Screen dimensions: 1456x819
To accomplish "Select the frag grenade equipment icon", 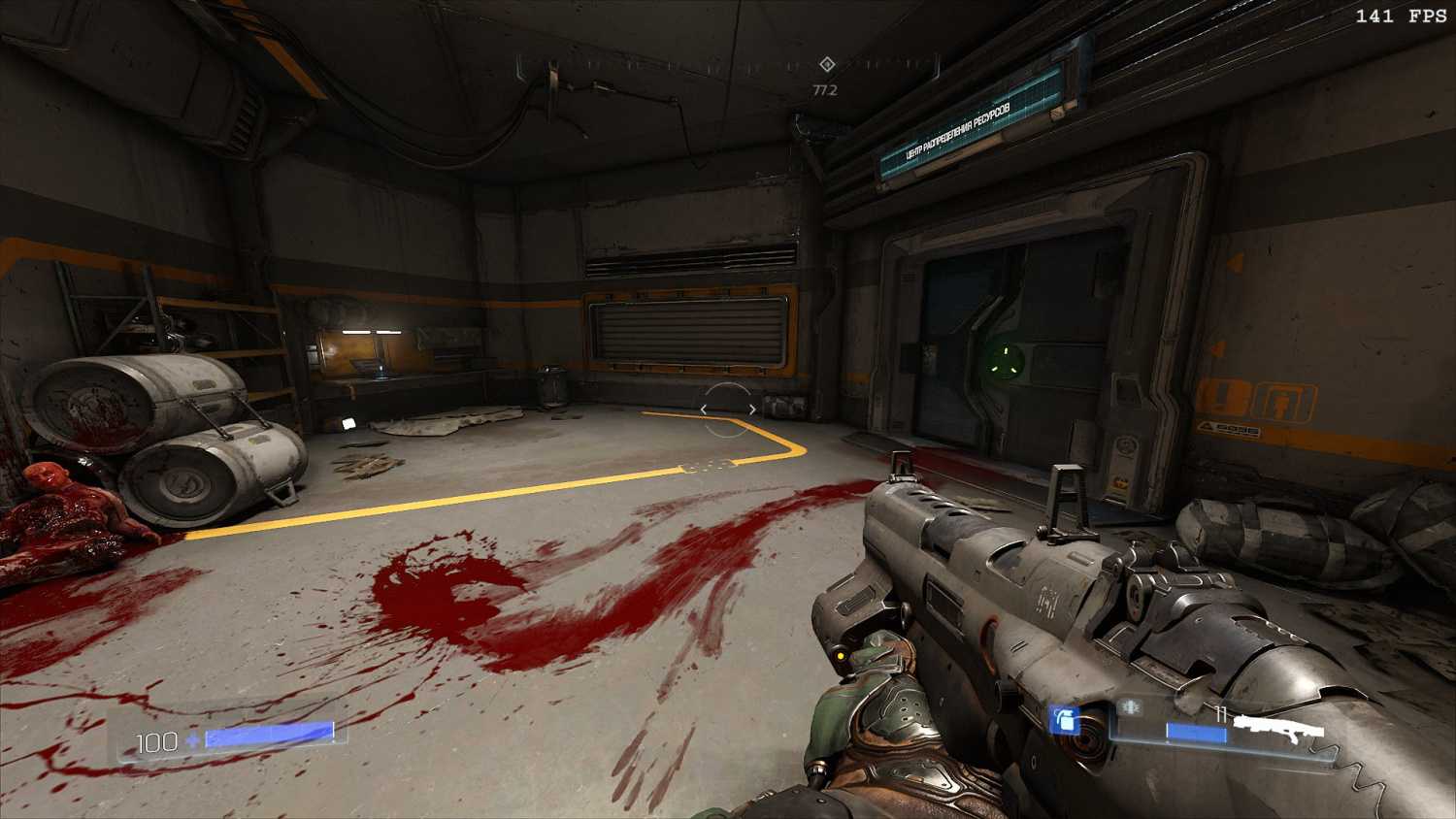I will coord(1065,720).
